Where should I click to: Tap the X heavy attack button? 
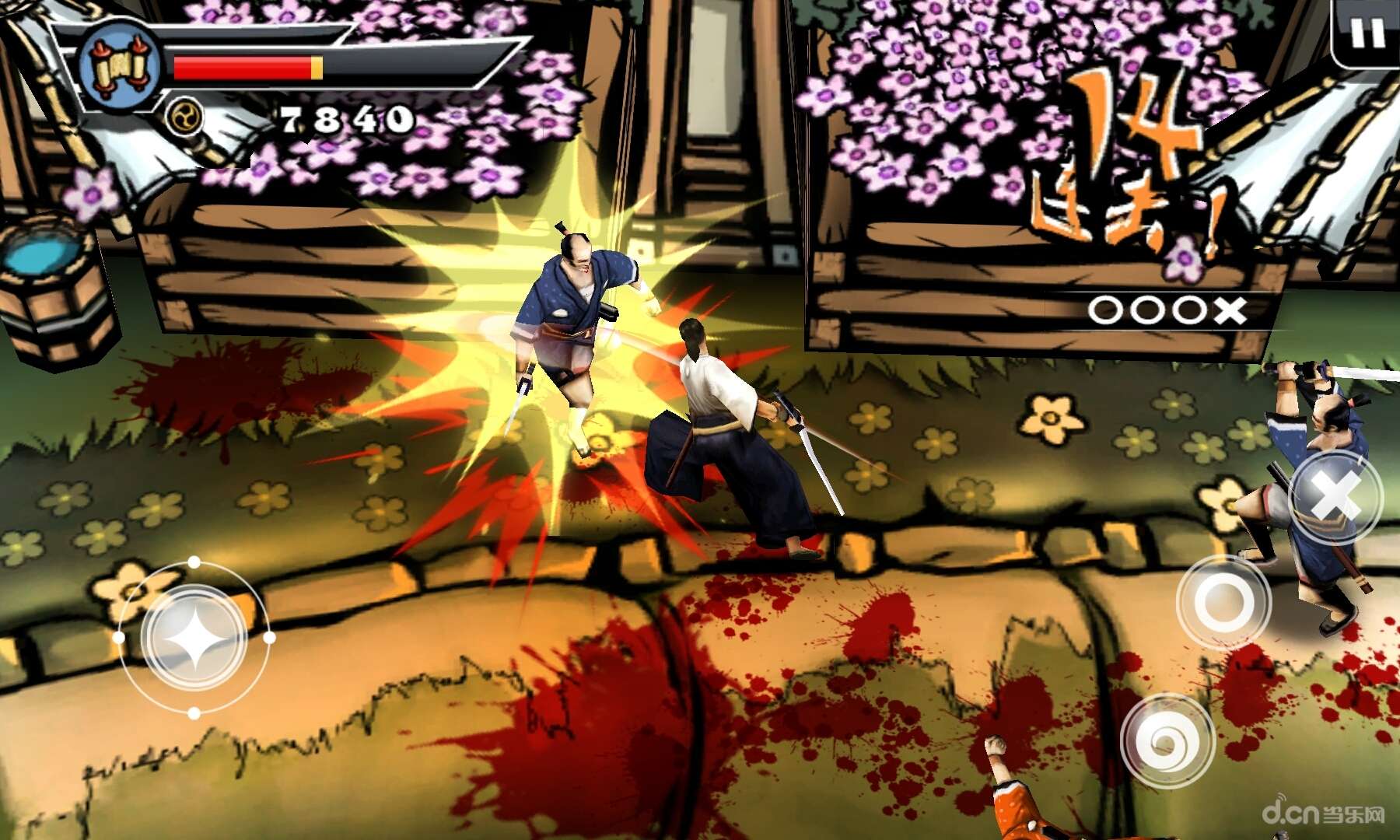pos(1335,495)
